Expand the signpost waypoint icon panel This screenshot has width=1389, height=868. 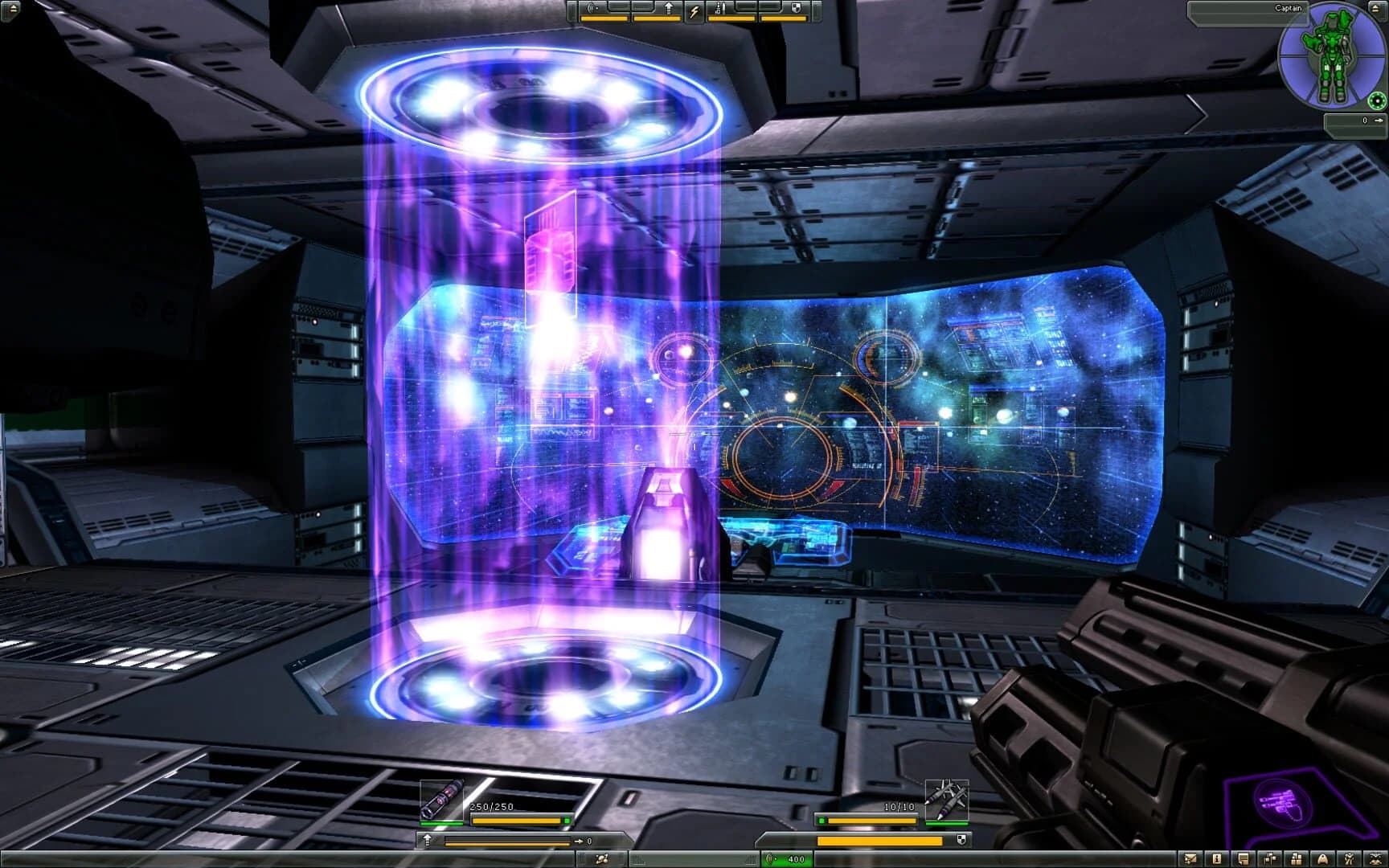click(1271, 859)
